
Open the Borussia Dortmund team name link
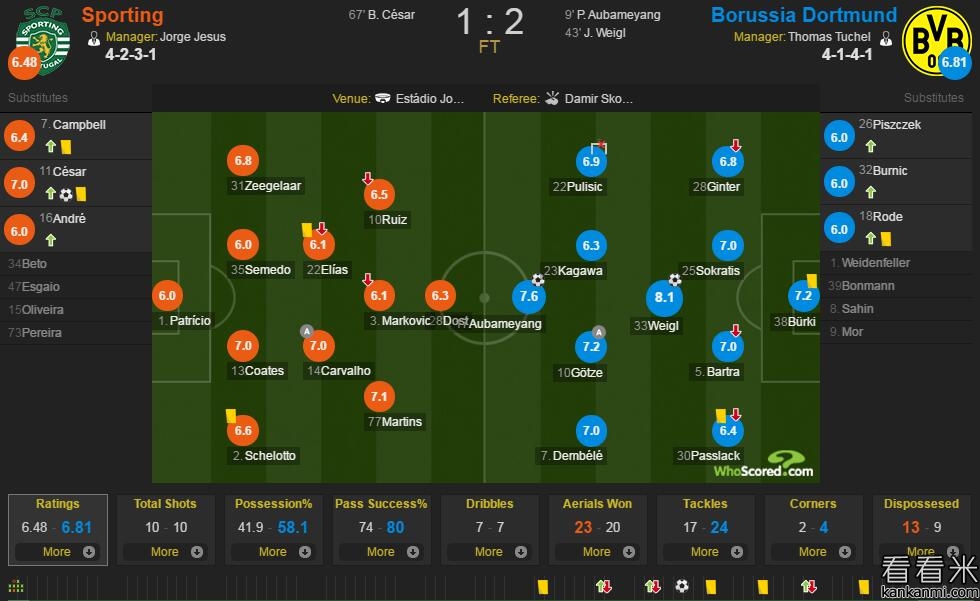[x=804, y=15]
